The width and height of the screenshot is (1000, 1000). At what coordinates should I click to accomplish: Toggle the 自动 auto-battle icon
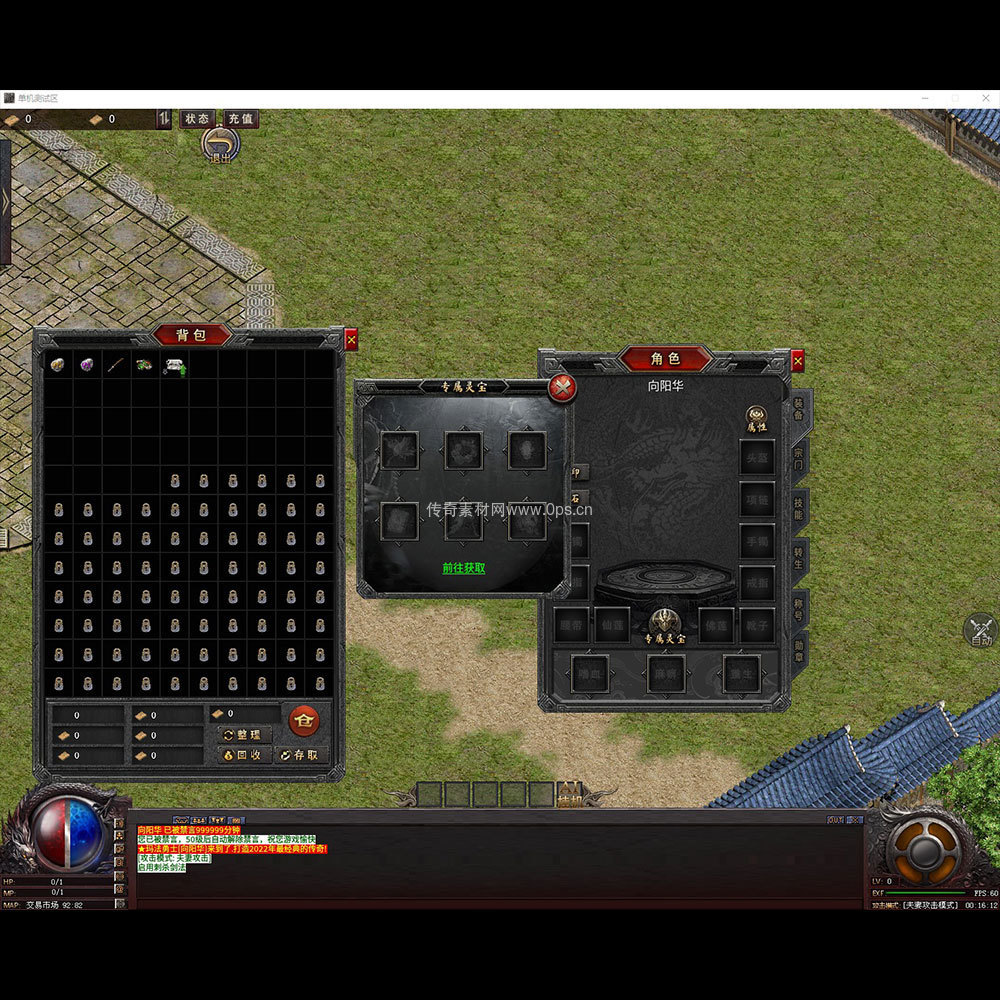point(980,631)
